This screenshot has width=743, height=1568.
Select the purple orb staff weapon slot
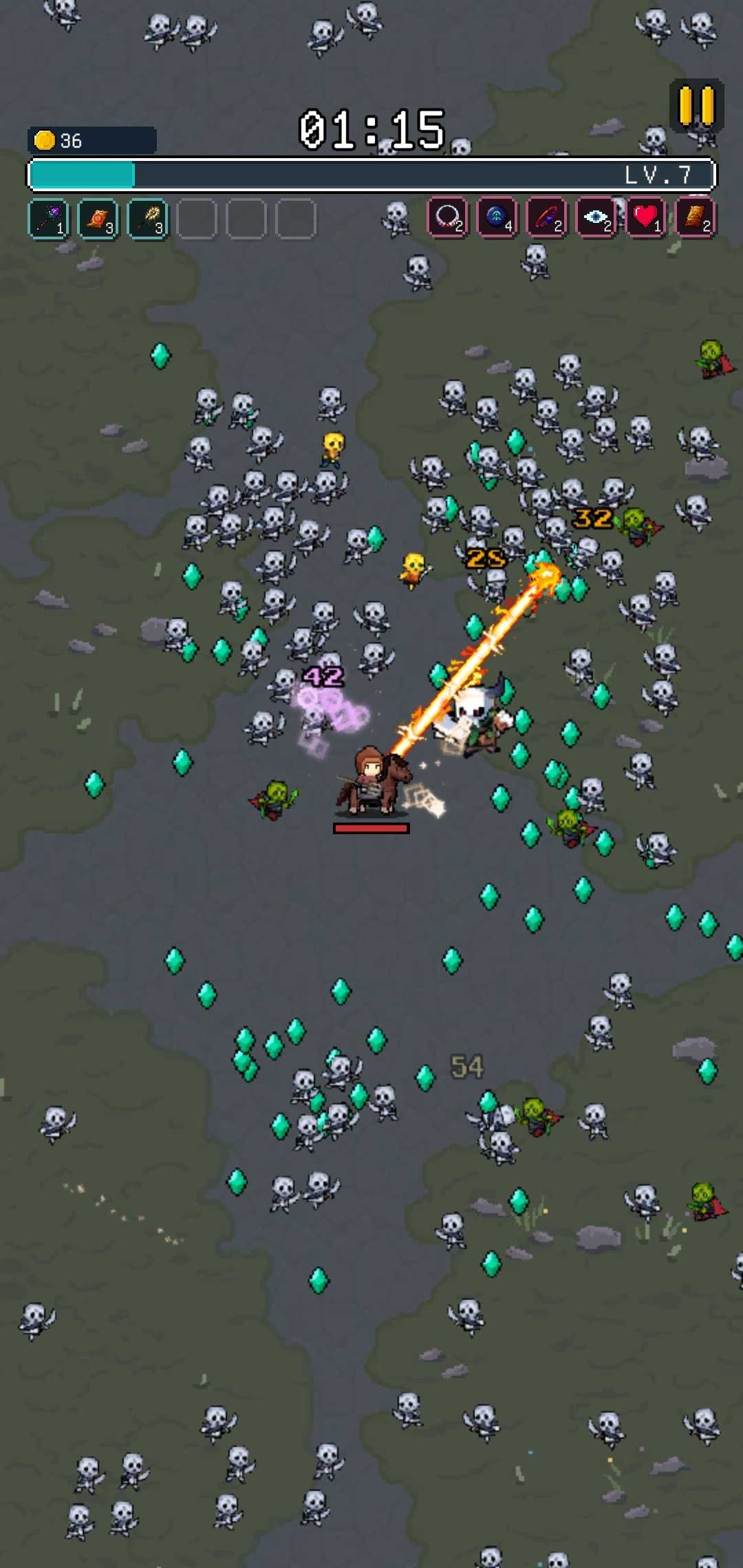point(49,219)
